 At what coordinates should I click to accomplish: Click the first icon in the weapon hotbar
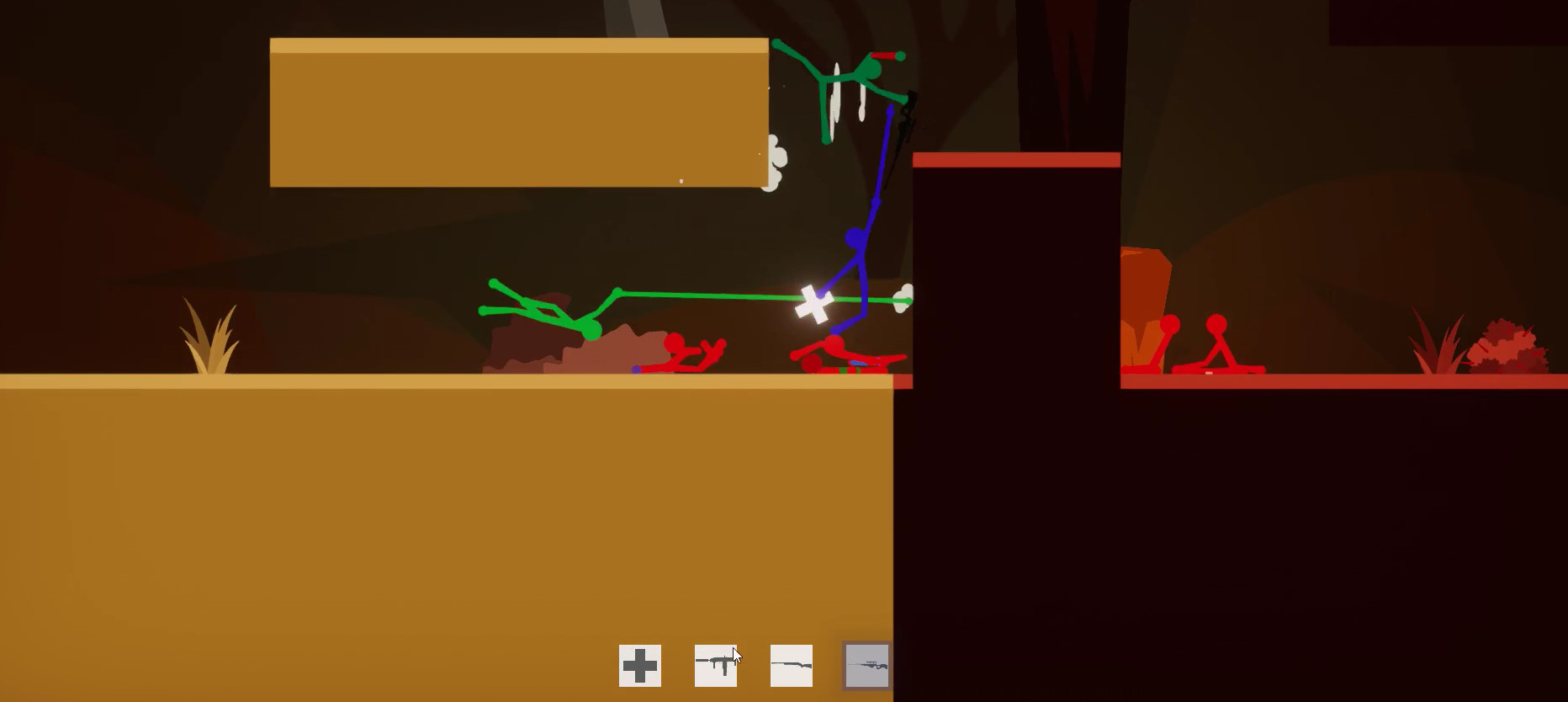640,665
